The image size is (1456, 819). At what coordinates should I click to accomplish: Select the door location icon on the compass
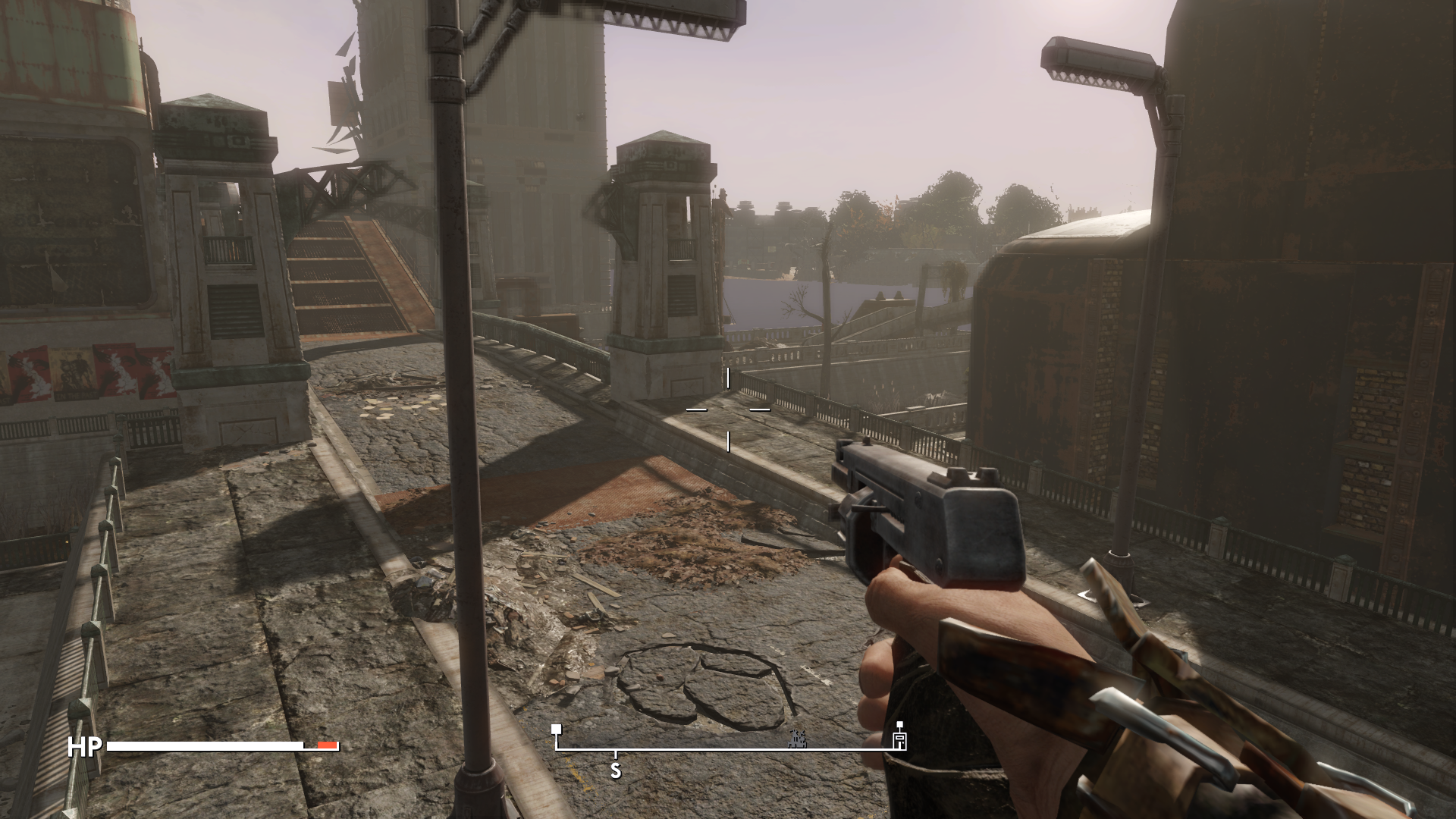point(899,740)
